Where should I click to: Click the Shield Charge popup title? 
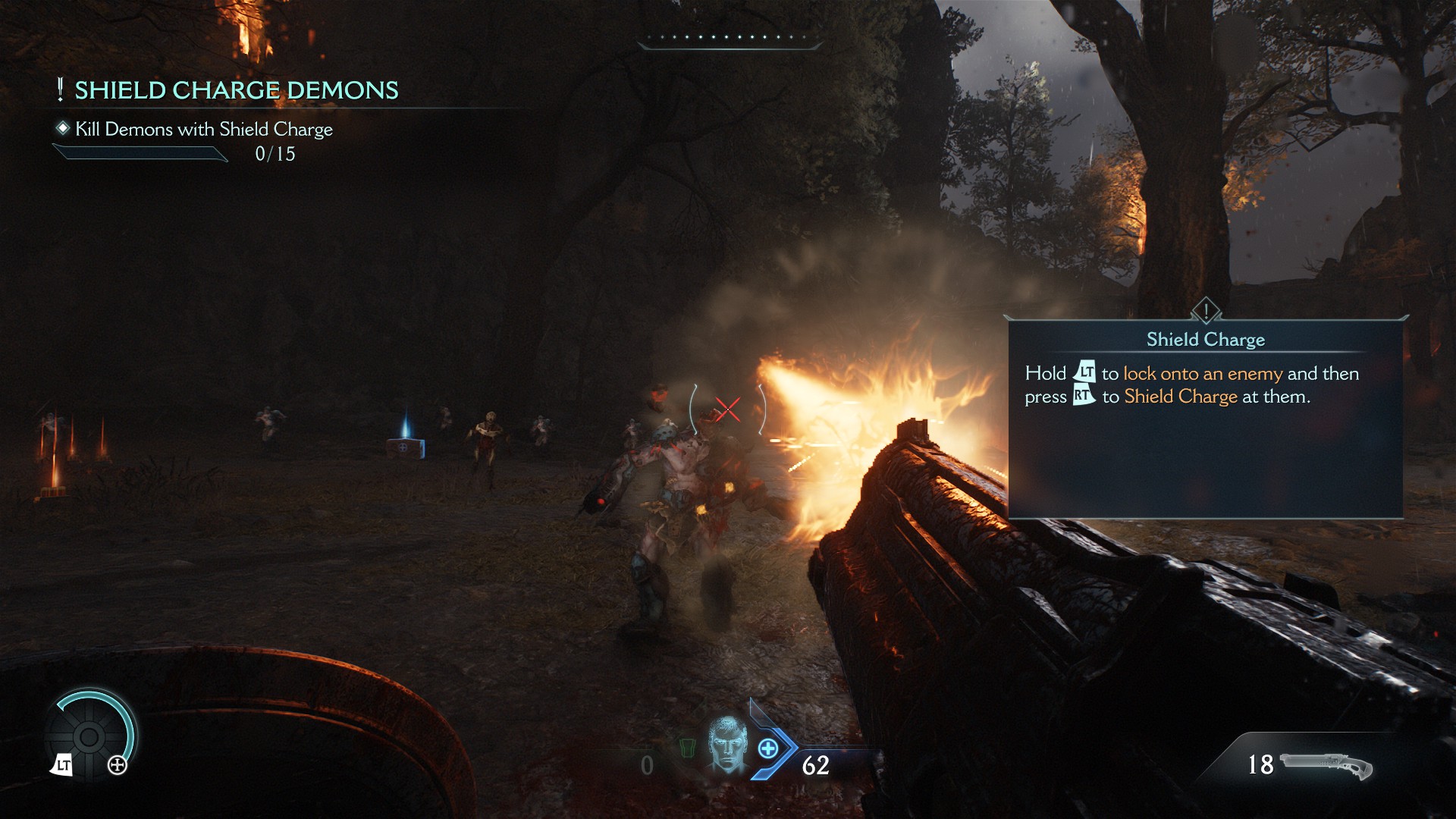1207,340
